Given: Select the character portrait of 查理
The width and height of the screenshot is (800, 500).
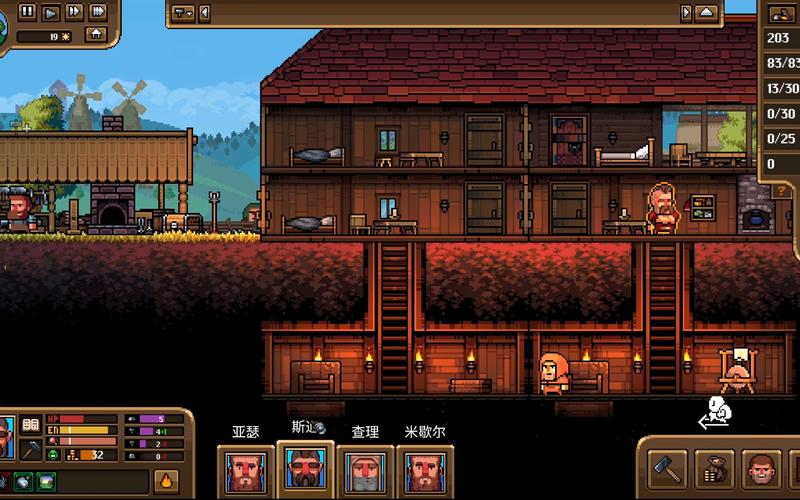Looking at the screenshot, I should [364, 470].
